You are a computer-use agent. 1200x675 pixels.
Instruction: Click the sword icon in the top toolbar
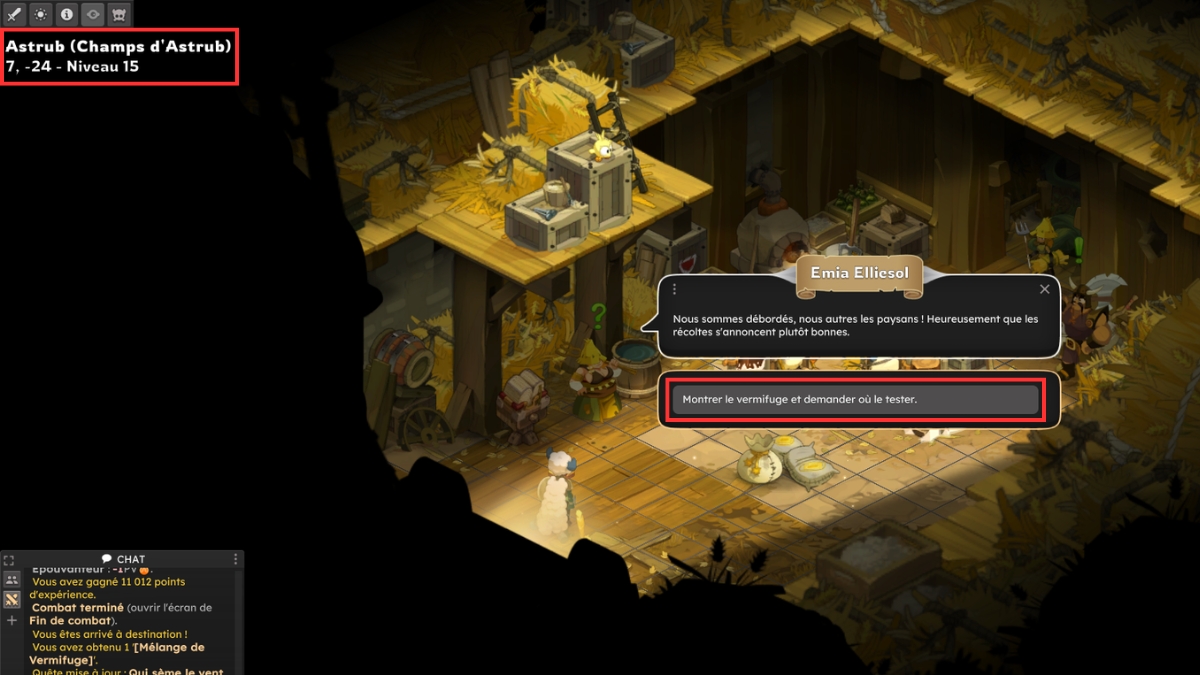(x=14, y=14)
